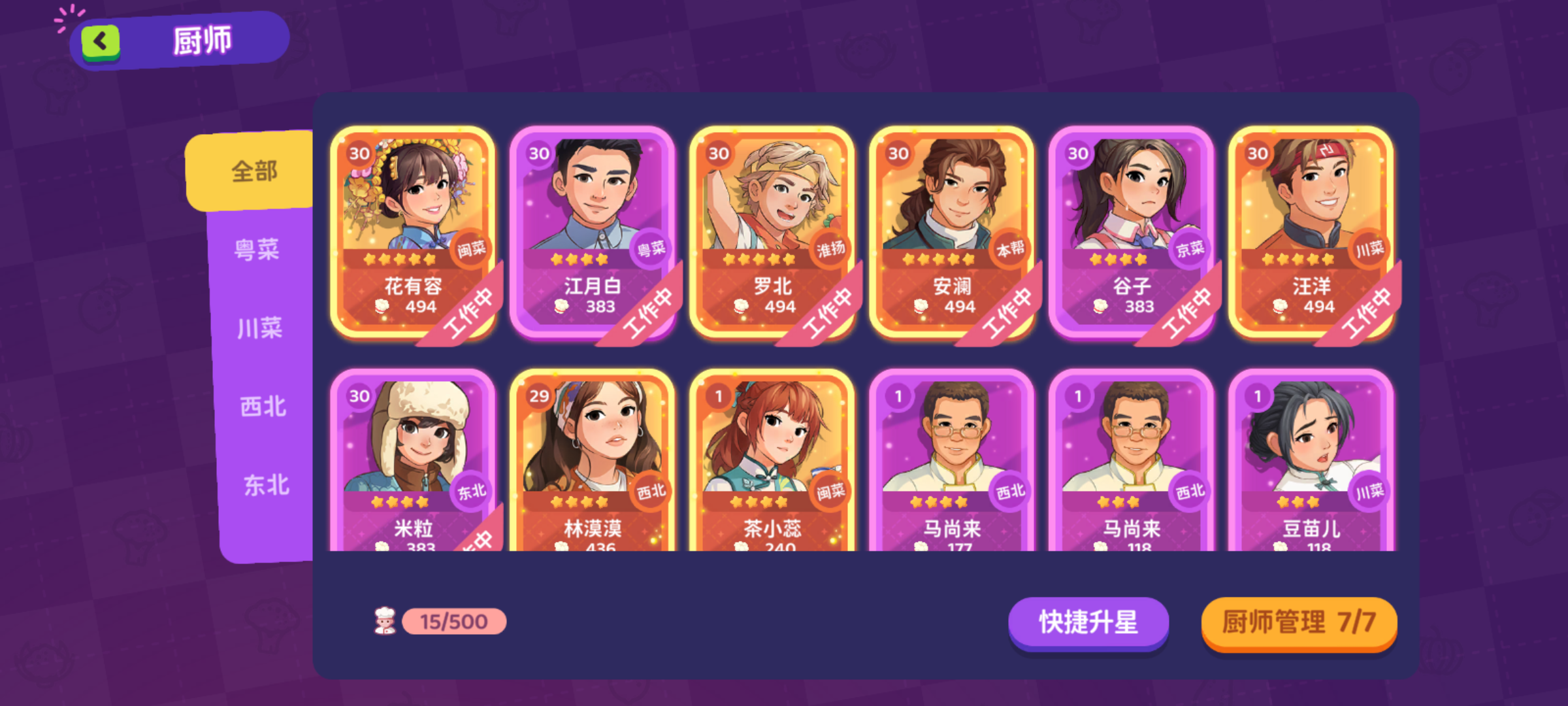Tap the 工作中 ribbon on 米粒
The height and width of the screenshot is (706, 1568).
[476, 543]
